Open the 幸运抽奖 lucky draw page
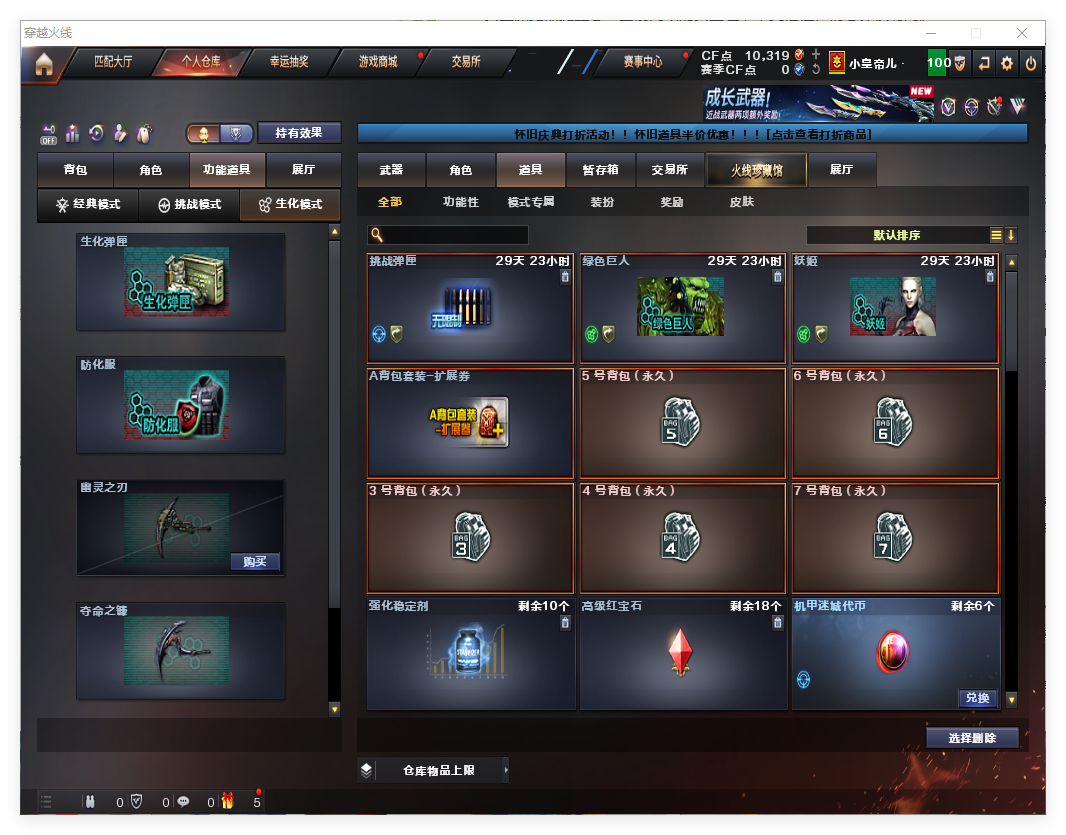 289,62
